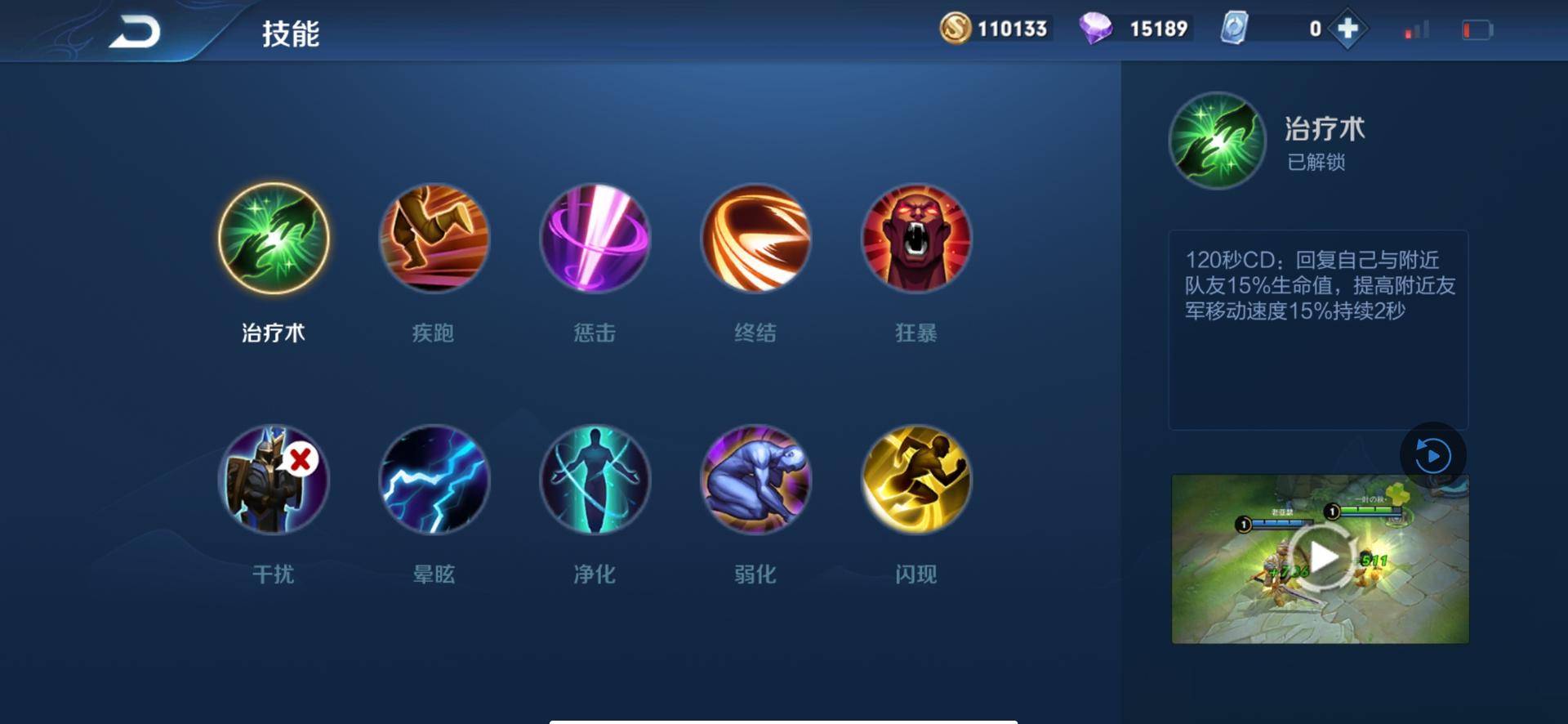The image size is (1568, 724).
Task: Select the 净化 purify skill icon
Action: 595,482
